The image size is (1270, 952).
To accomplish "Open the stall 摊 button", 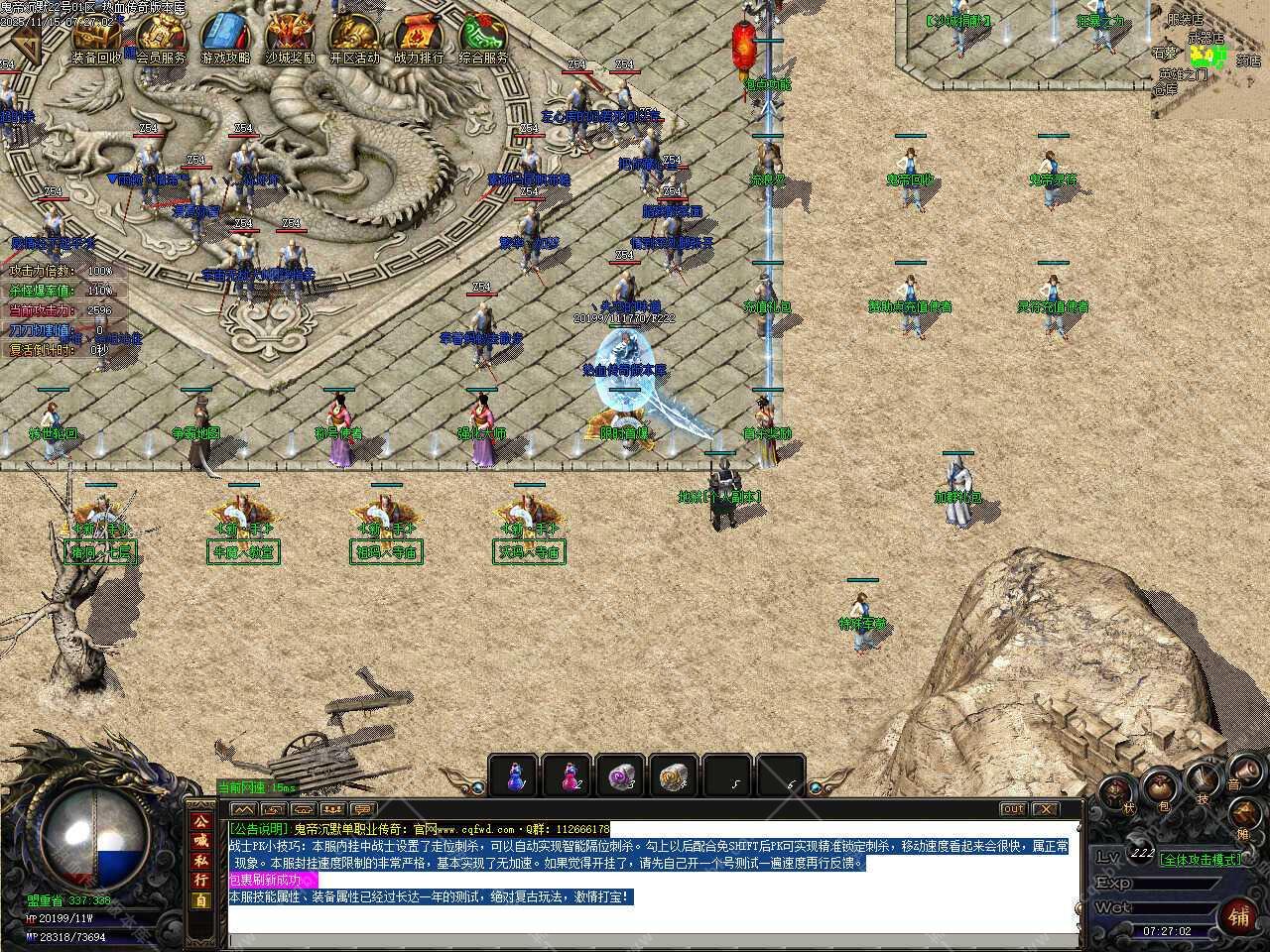I will pos(1244,815).
